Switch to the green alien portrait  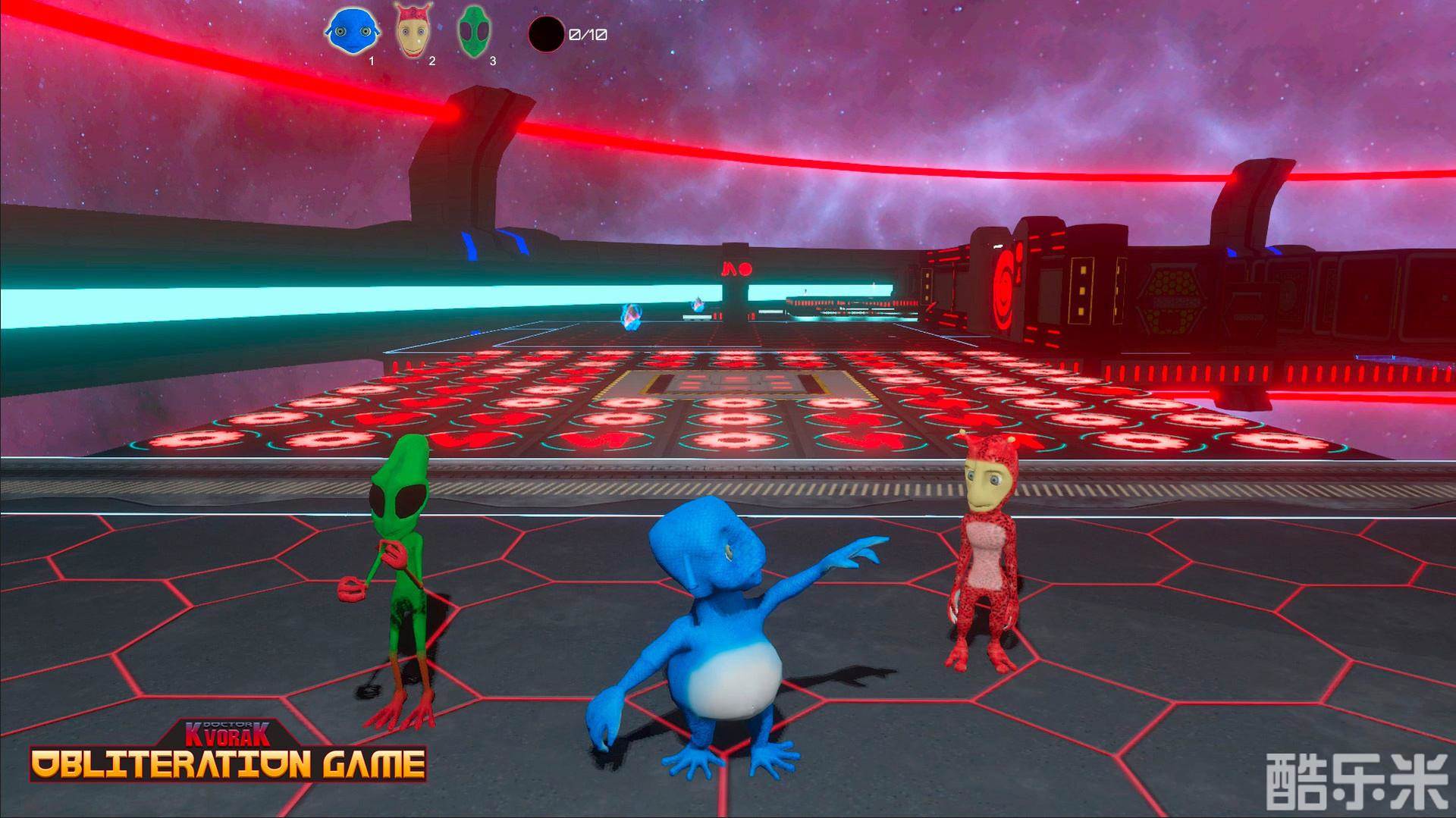tap(475, 33)
